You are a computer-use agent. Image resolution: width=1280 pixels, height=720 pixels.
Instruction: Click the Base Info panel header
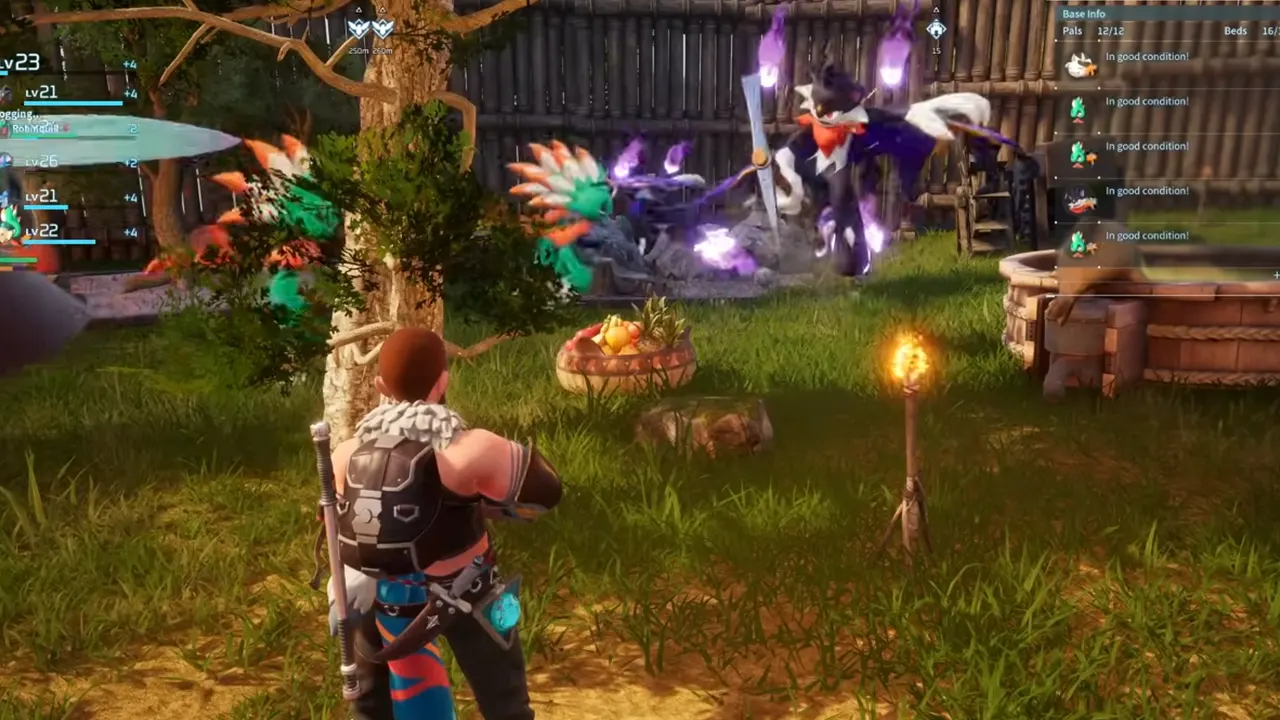point(1084,14)
